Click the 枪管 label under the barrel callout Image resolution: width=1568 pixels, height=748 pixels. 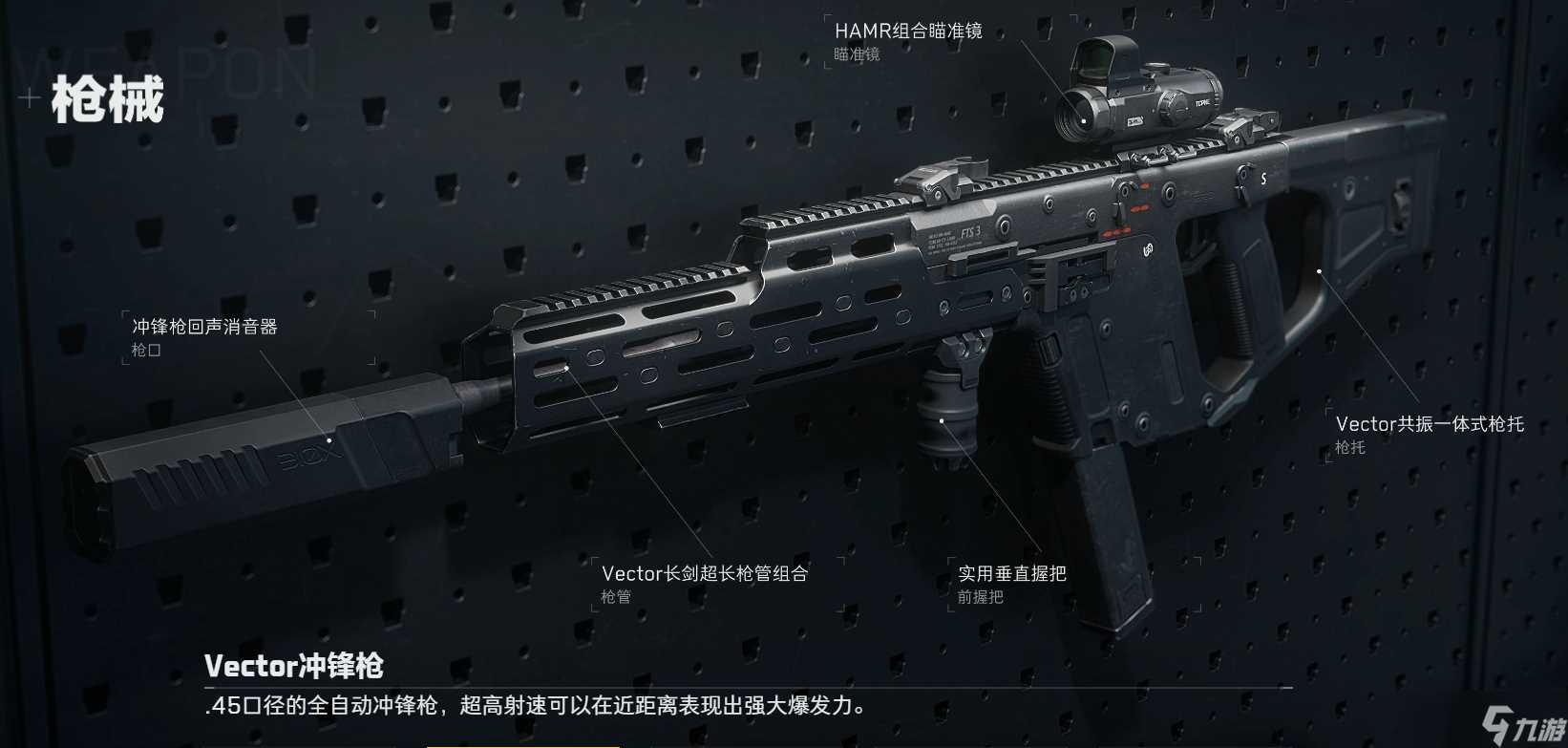click(x=615, y=598)
